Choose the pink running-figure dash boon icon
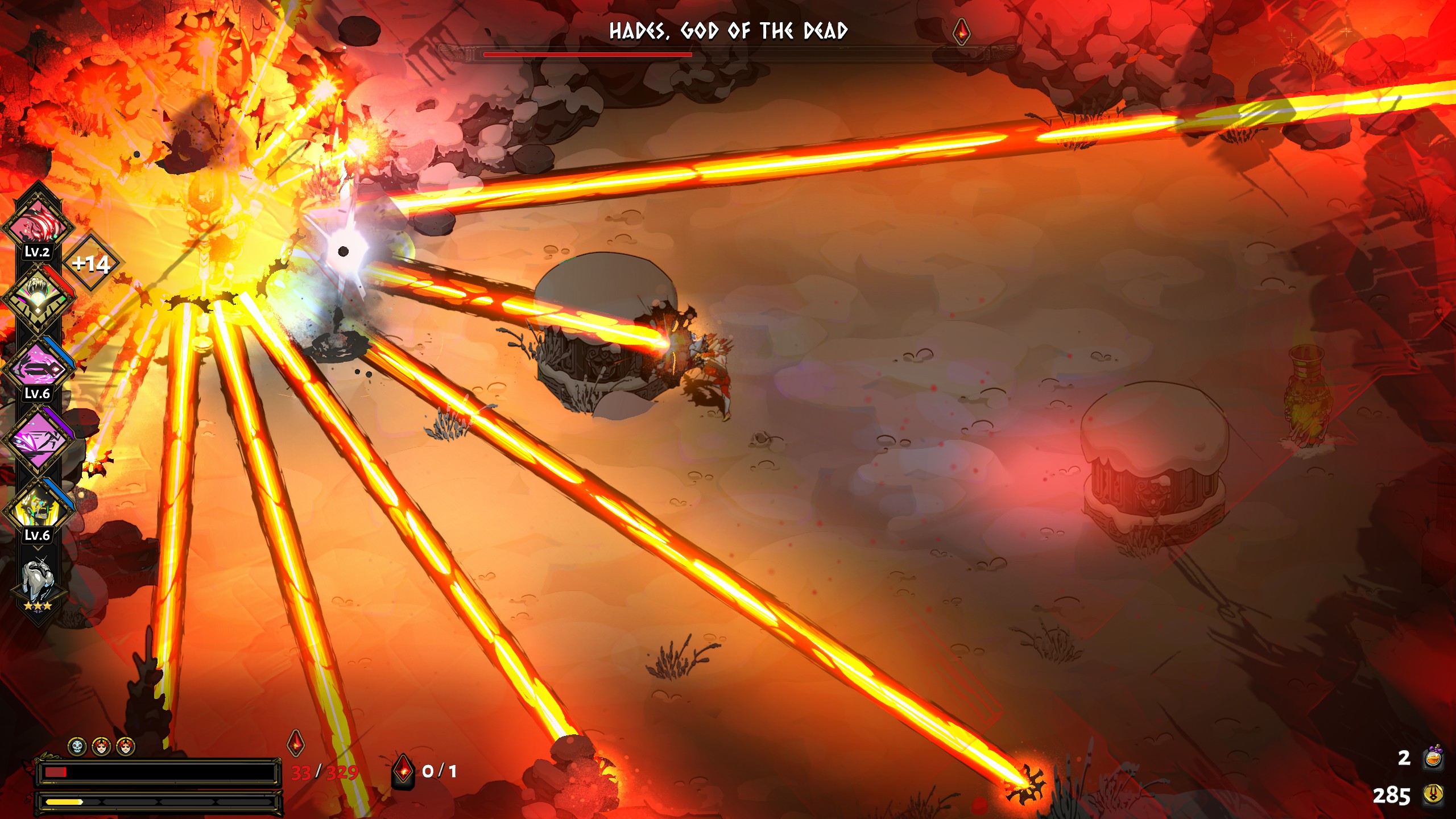Image resolution: width=1456 pixels, height=819 pixels. pos(38,440)
